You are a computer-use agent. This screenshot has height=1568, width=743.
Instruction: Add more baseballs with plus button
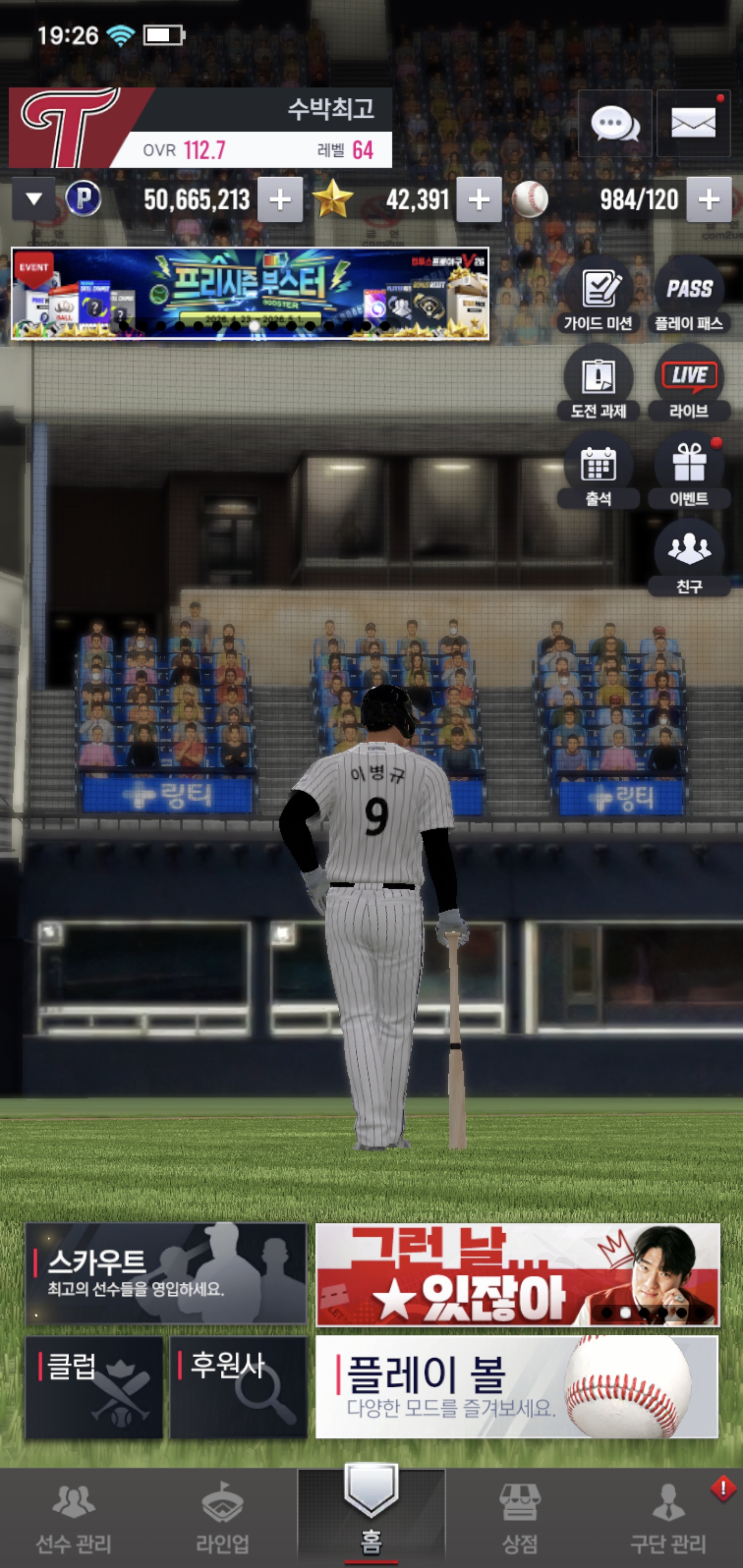(709, 200)
